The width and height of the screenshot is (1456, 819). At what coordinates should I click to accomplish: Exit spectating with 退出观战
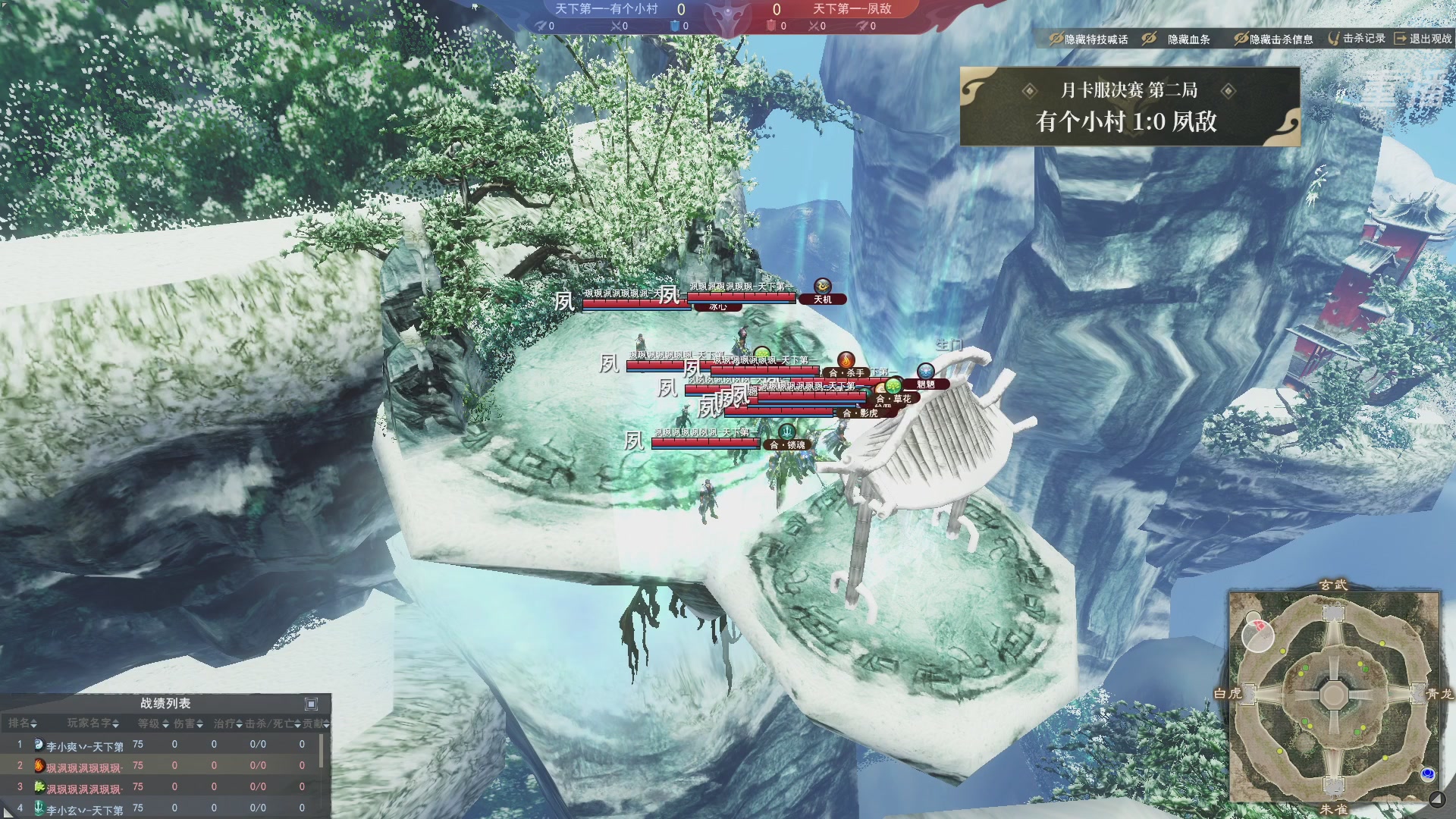point(1423,39)
